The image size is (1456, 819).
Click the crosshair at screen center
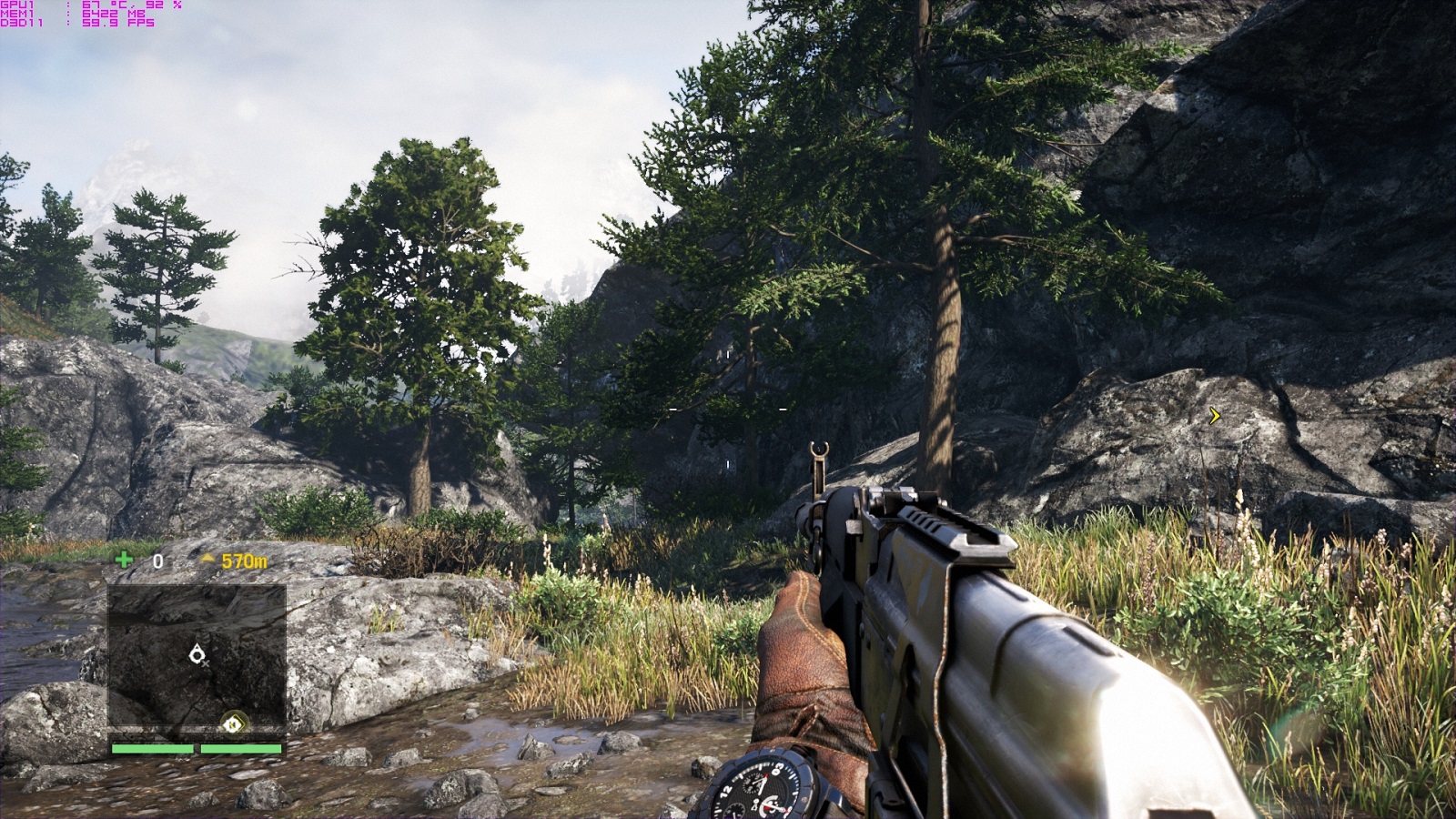(728, 409)
